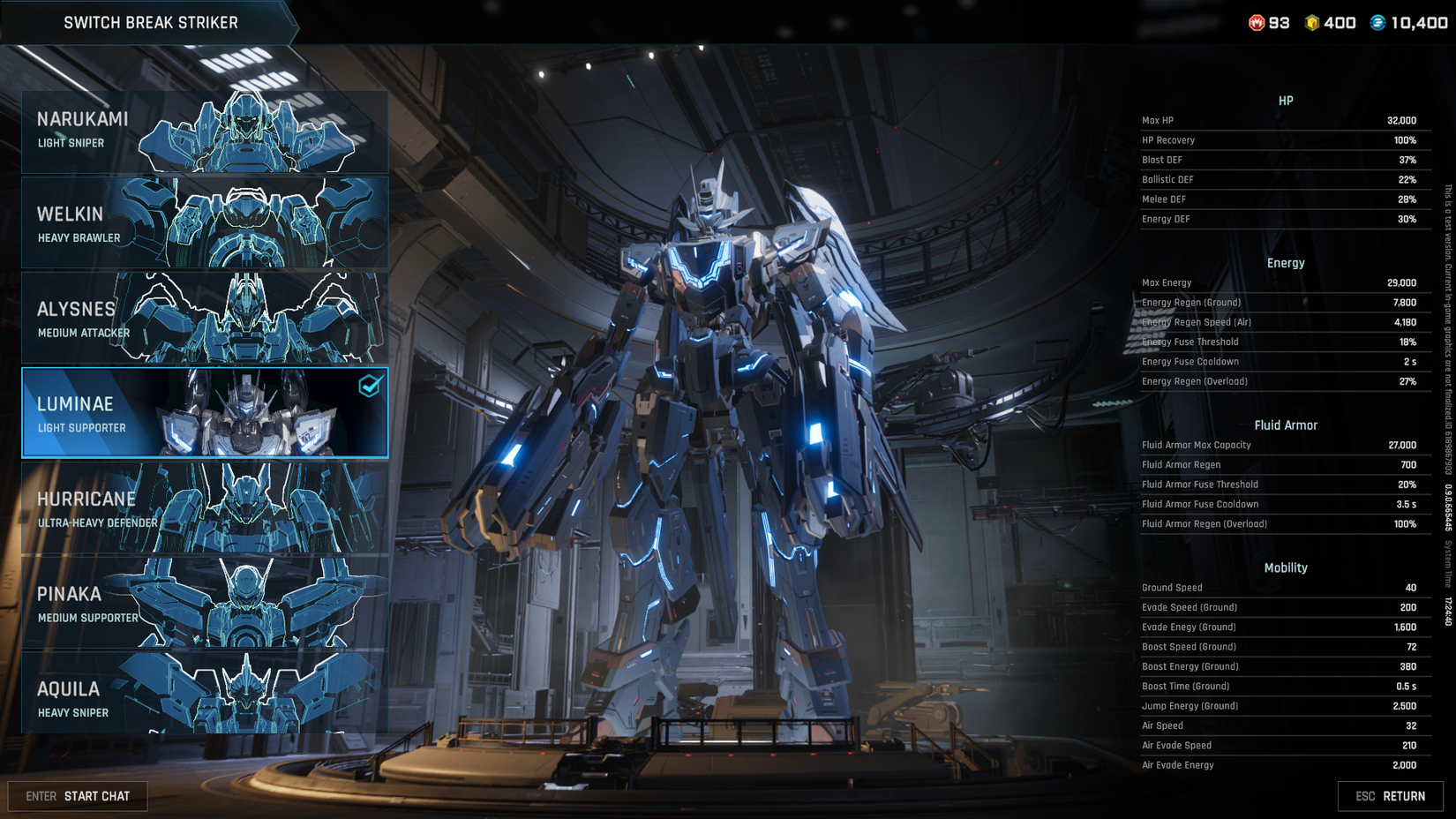Screen dimensions: 1456x819
Task: Click the RETURN button
Action: click(x=1392, y=795)
